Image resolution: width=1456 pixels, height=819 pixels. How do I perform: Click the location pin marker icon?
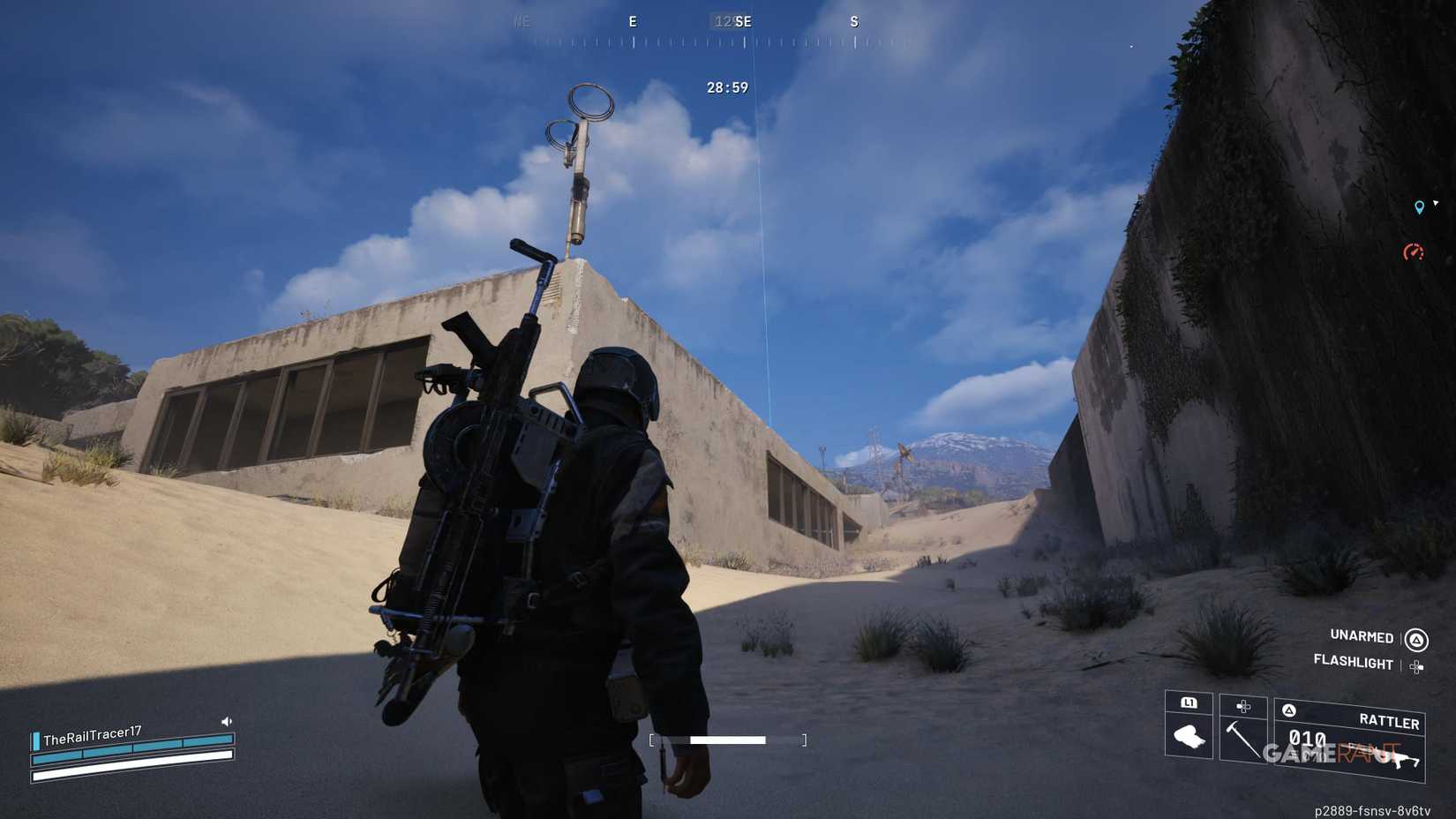(1419, 207)
